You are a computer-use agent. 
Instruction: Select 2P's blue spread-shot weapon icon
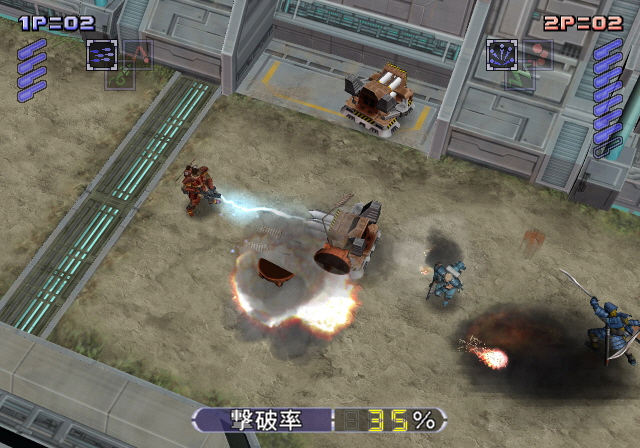[x=501, y=54]
